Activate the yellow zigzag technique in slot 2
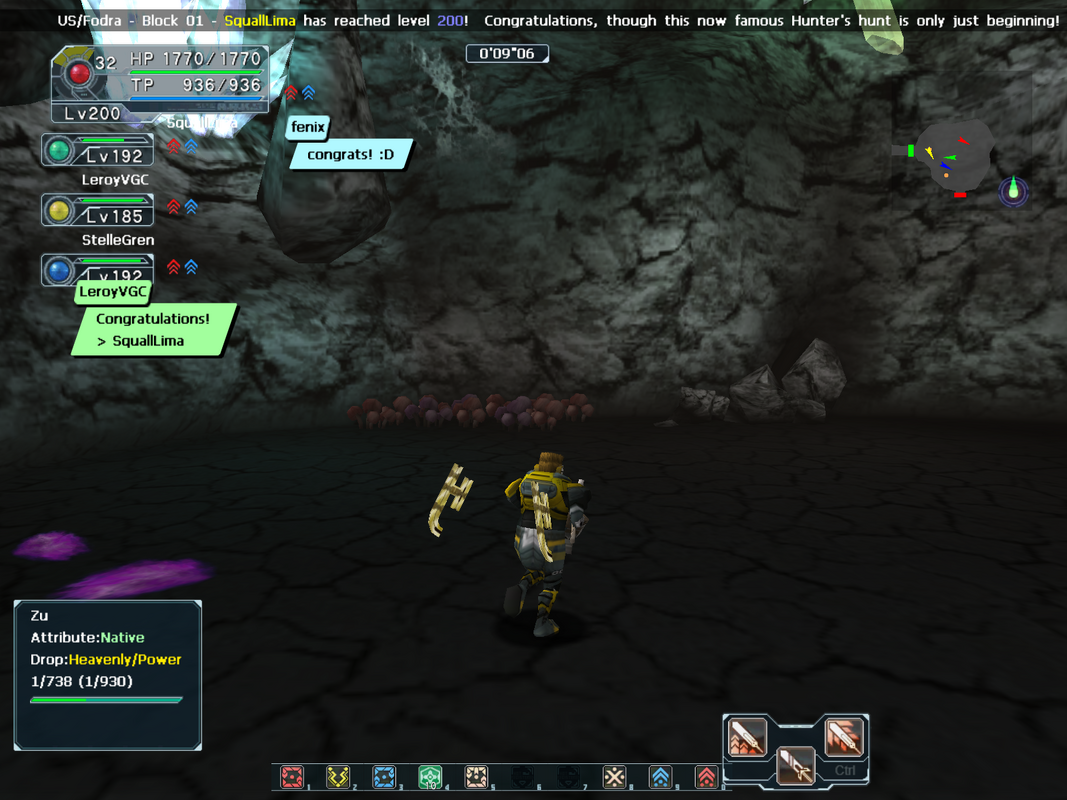The image size is (1067, 800). [x=338, y=777]
